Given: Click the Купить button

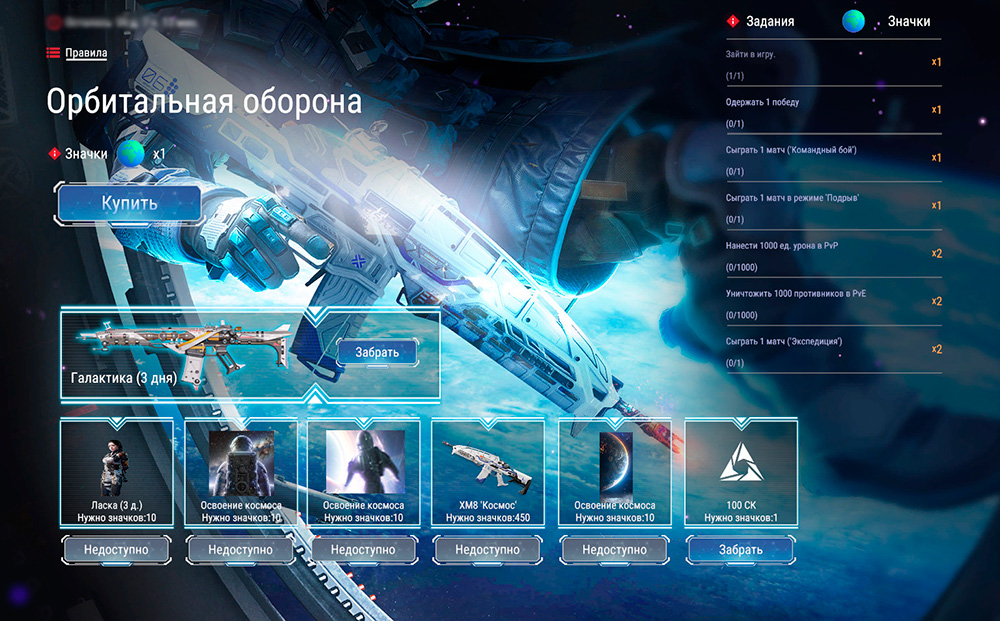Looking at the screenshot, I should point(129,204).
